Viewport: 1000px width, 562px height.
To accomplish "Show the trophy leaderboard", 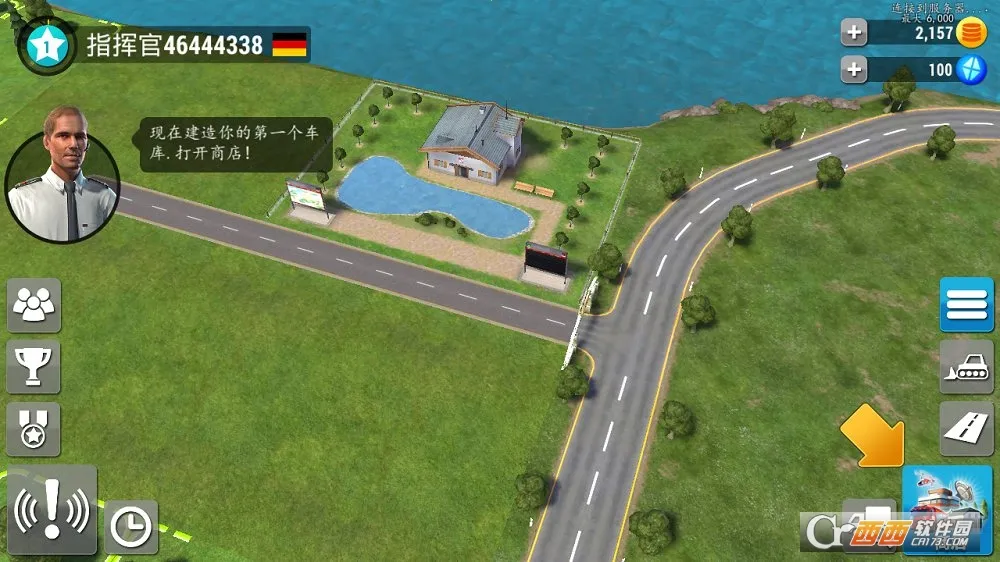I will [34, 366].
